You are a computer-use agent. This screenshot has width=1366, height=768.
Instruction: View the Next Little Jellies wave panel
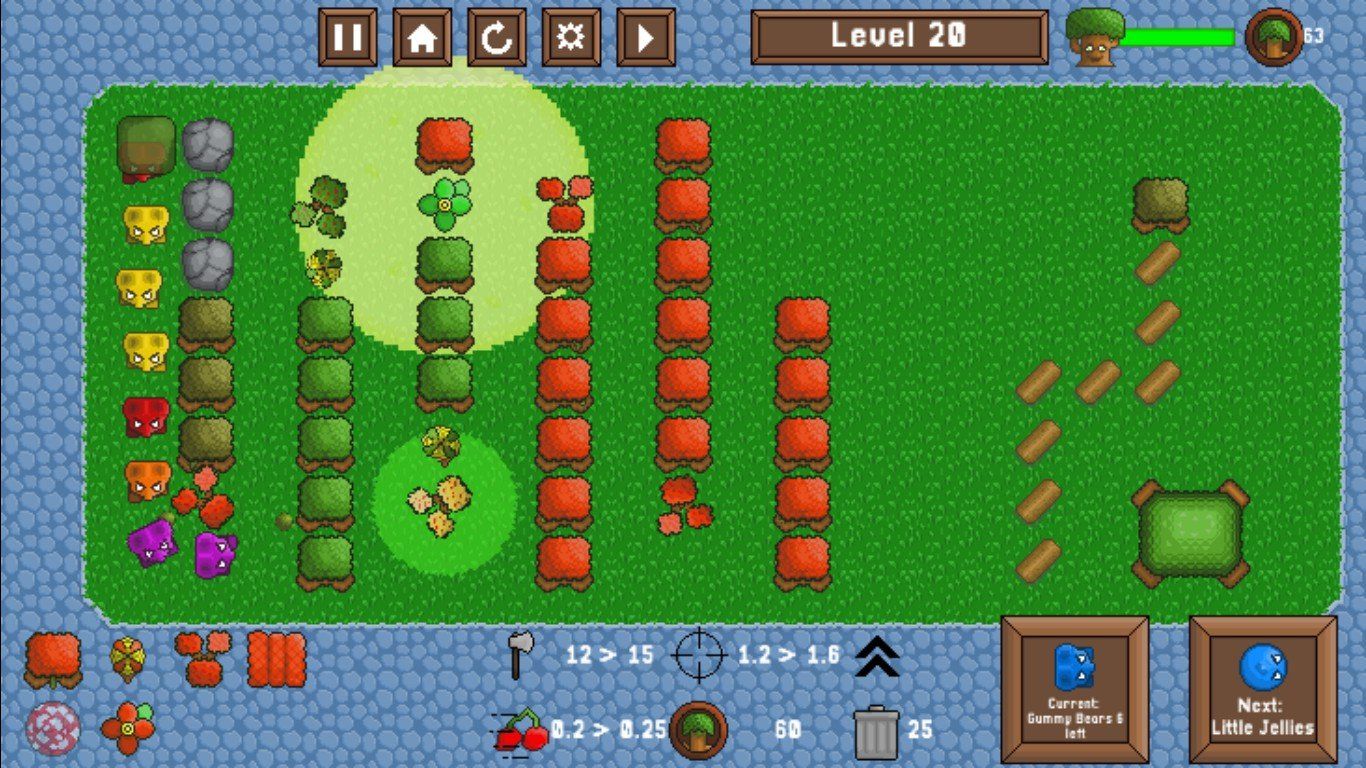(1263, 690)
